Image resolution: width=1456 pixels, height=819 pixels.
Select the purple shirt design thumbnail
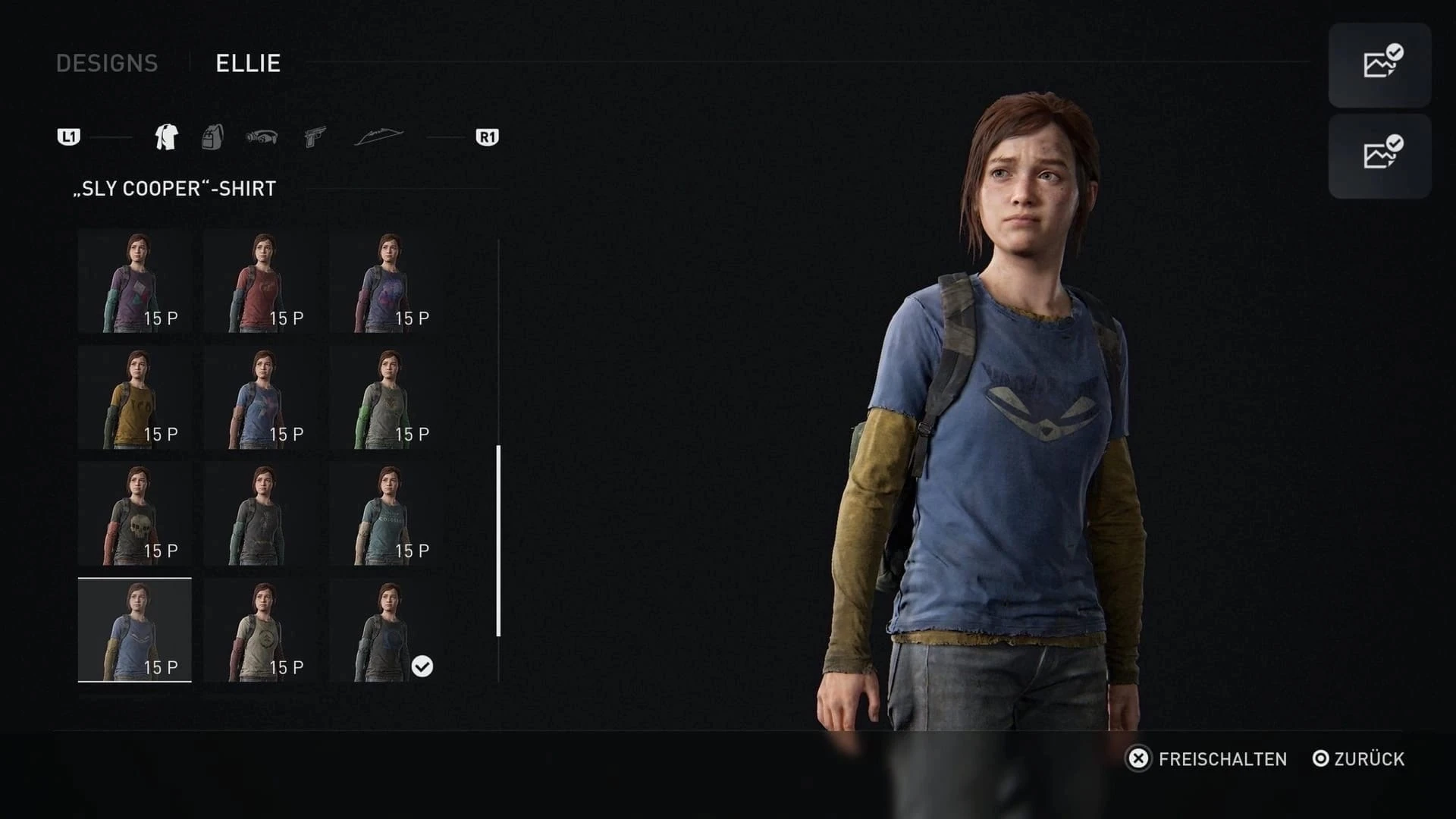pyautogui.click(x=134, y=281)
